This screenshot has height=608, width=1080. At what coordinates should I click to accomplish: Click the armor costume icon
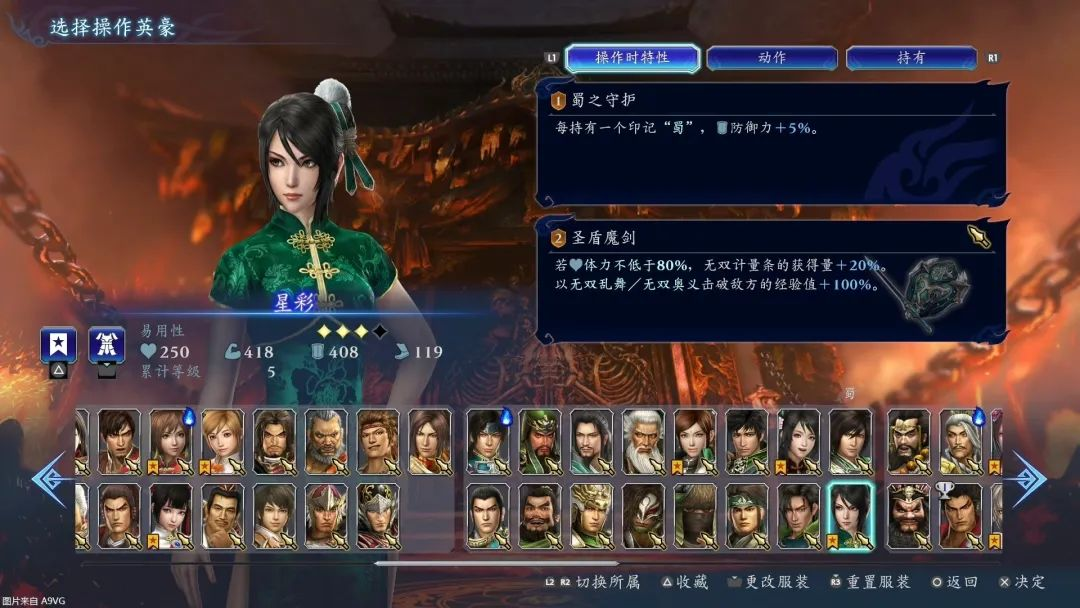coord(106,346)
